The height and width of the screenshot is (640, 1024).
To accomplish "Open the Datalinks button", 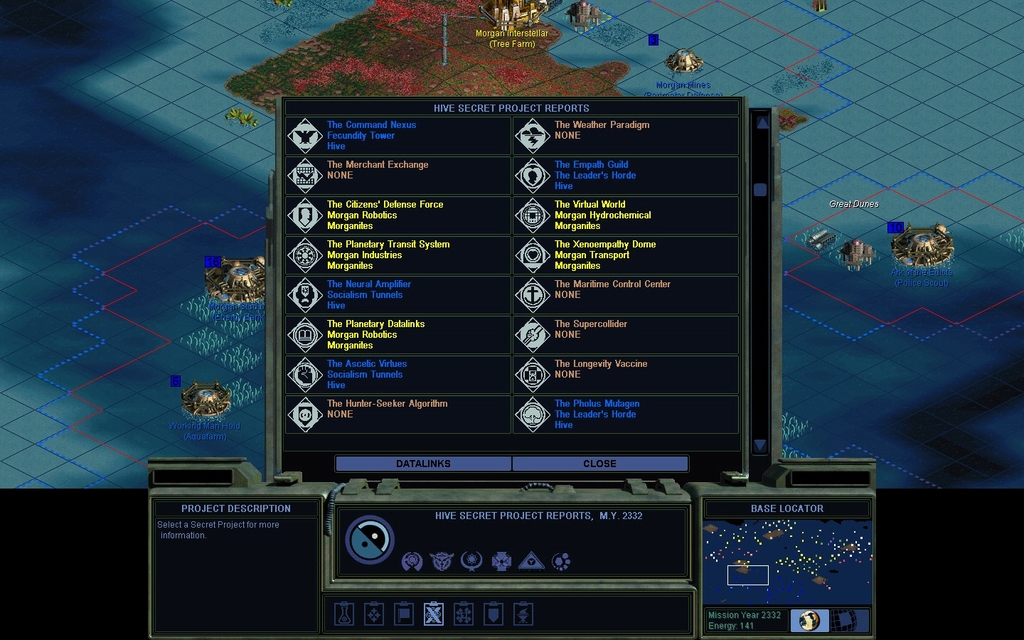I will (x=423, y=464).
